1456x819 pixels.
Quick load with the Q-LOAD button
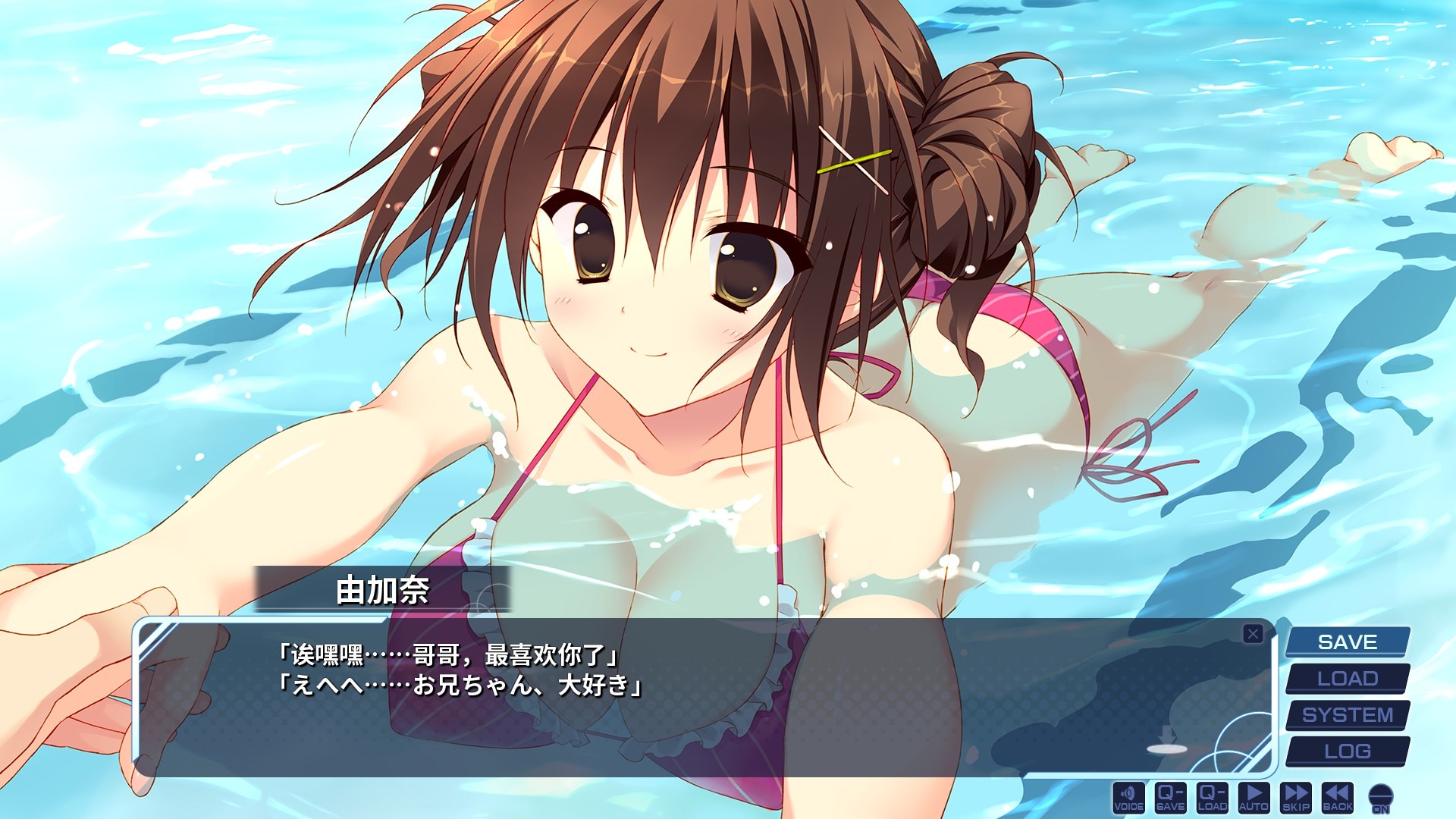(1212, 798)
